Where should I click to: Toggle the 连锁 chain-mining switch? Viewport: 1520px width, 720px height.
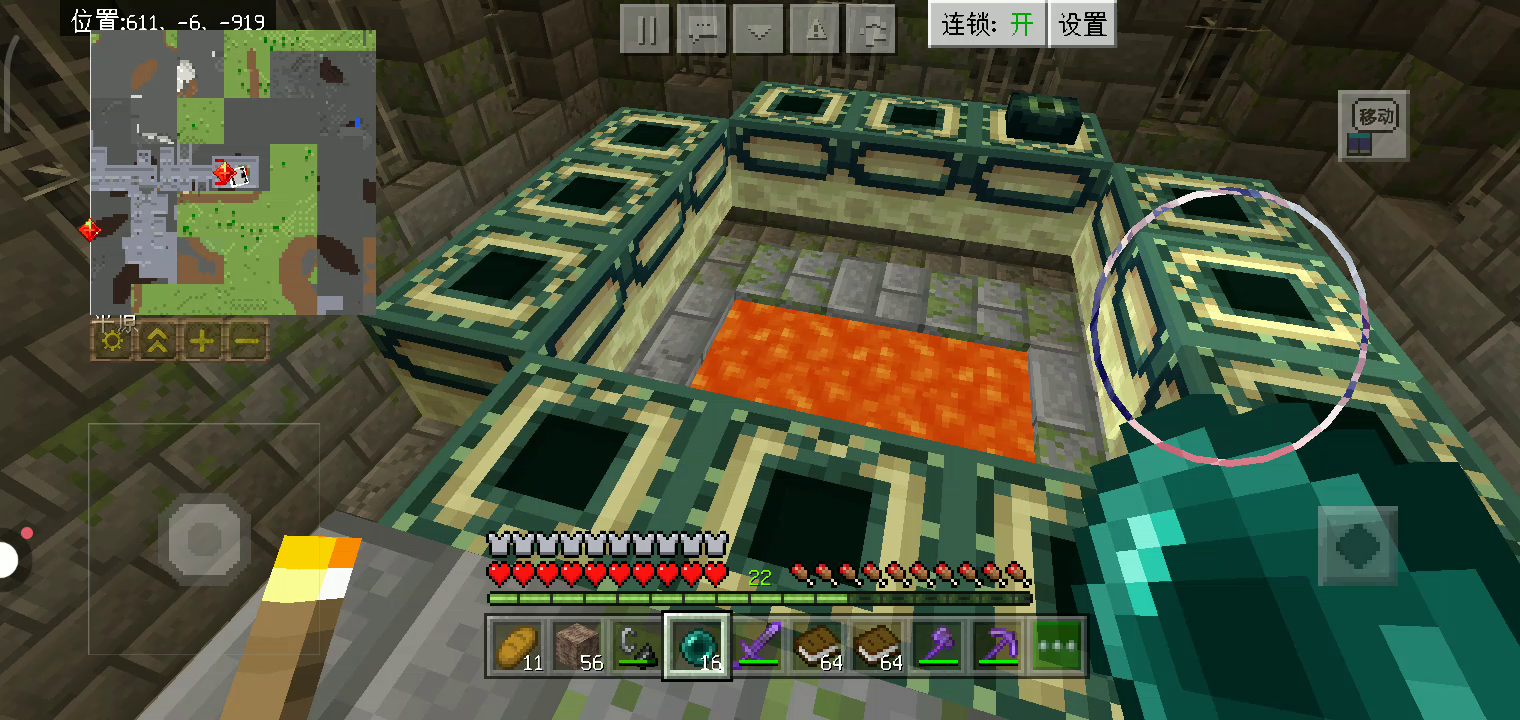988,24
